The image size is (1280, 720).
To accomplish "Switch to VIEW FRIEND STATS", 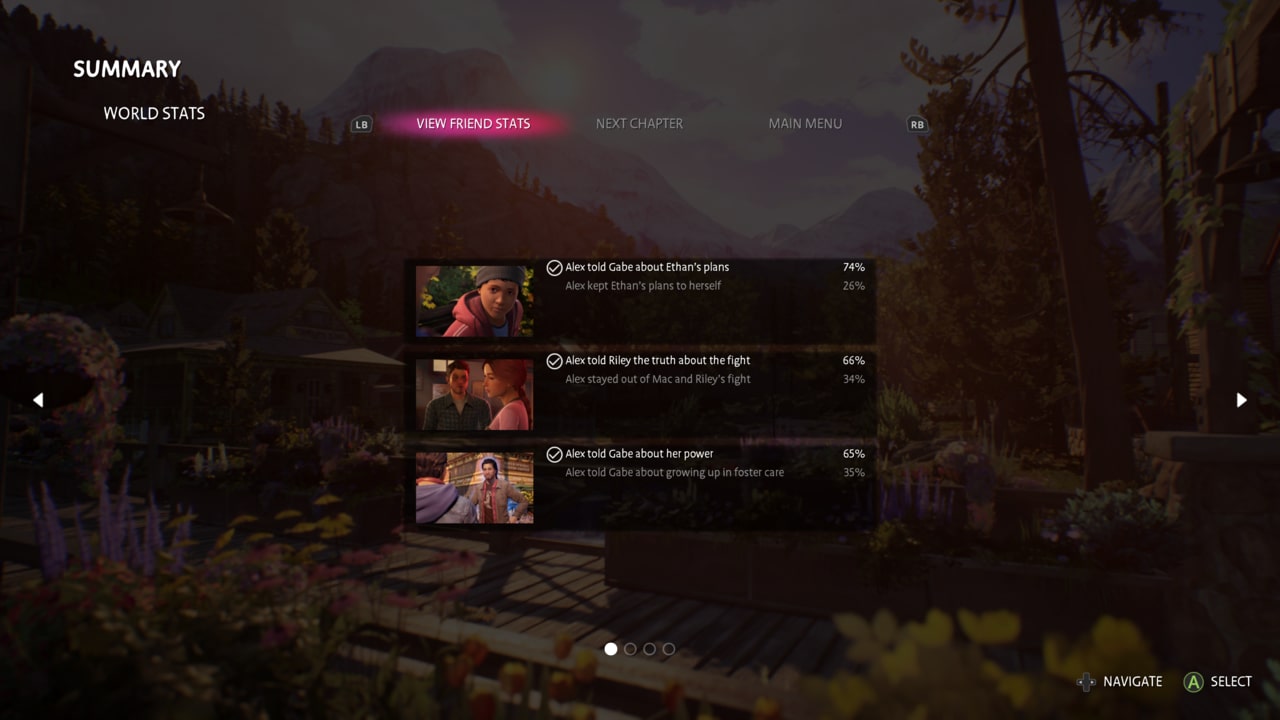I will pyautogui.click(x=473, y=123).
